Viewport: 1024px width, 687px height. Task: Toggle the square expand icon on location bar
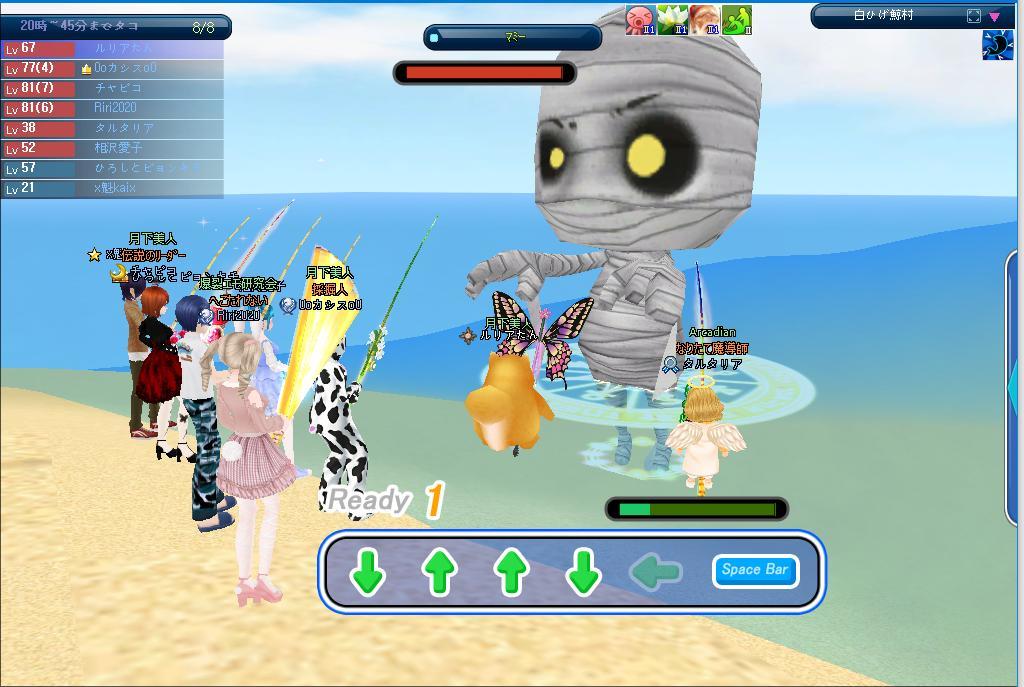tap(974, 16)
